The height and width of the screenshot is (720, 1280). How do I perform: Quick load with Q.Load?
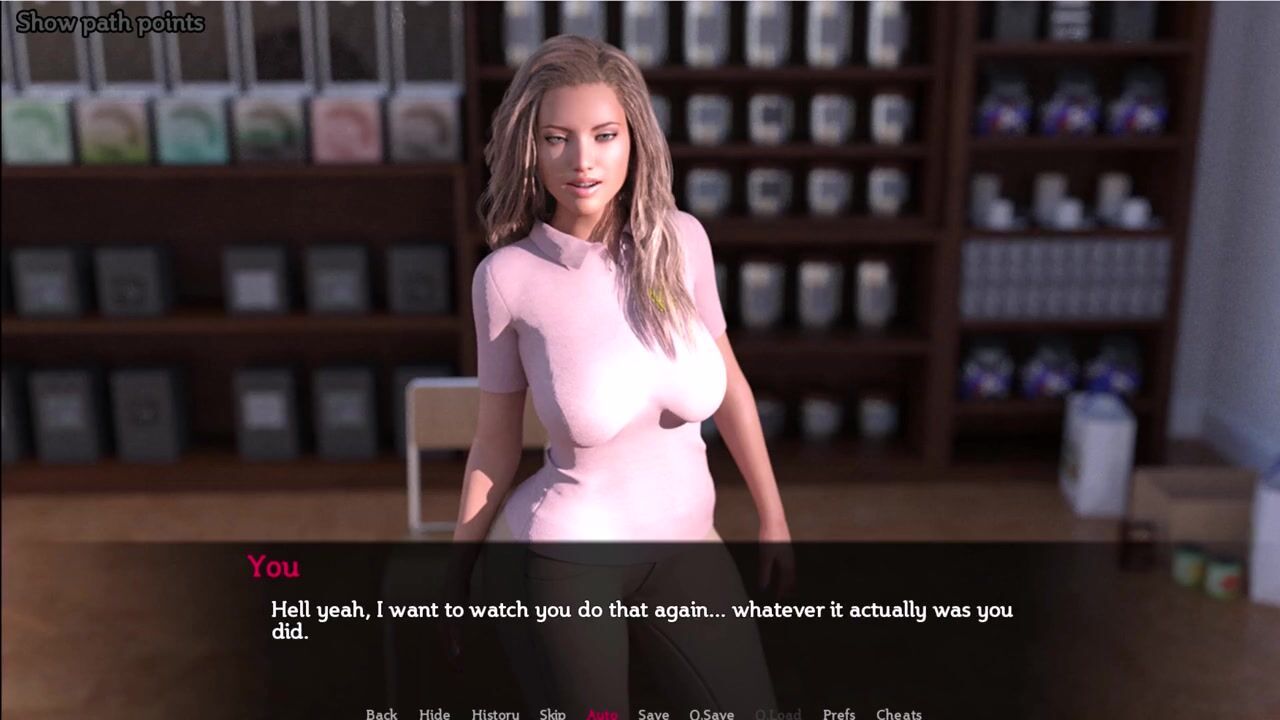[777, 713]
